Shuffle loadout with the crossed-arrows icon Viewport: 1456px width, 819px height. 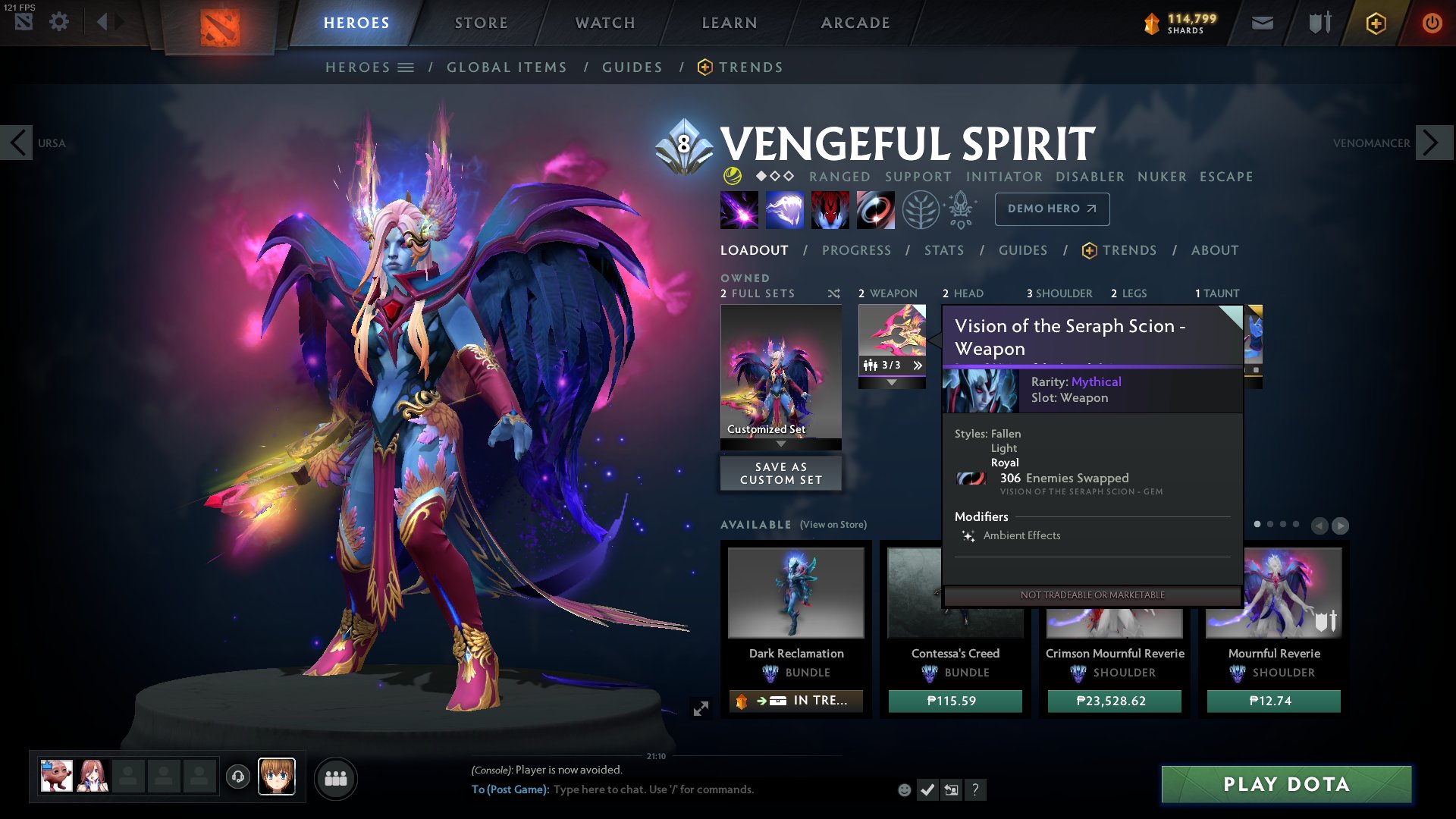click(834, 293)
